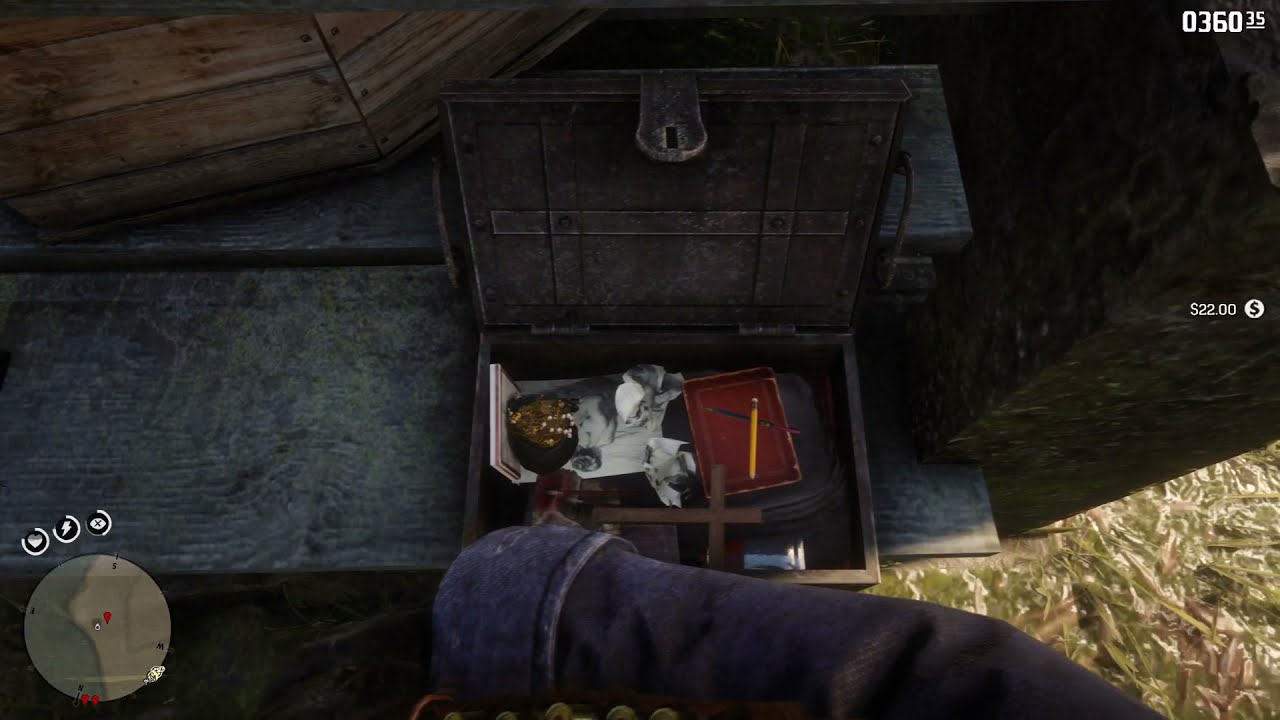Screen dimensions: 1280x720
Task: Select the lightning bolt stamina core
Action: [67, 528]
